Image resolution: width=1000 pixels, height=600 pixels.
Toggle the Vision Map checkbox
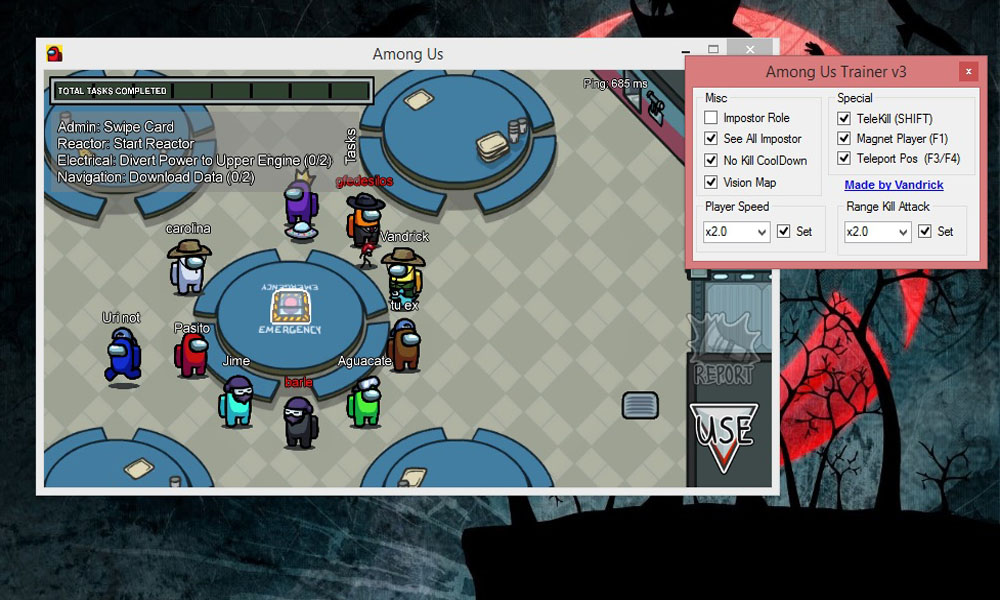coord(711,183)
